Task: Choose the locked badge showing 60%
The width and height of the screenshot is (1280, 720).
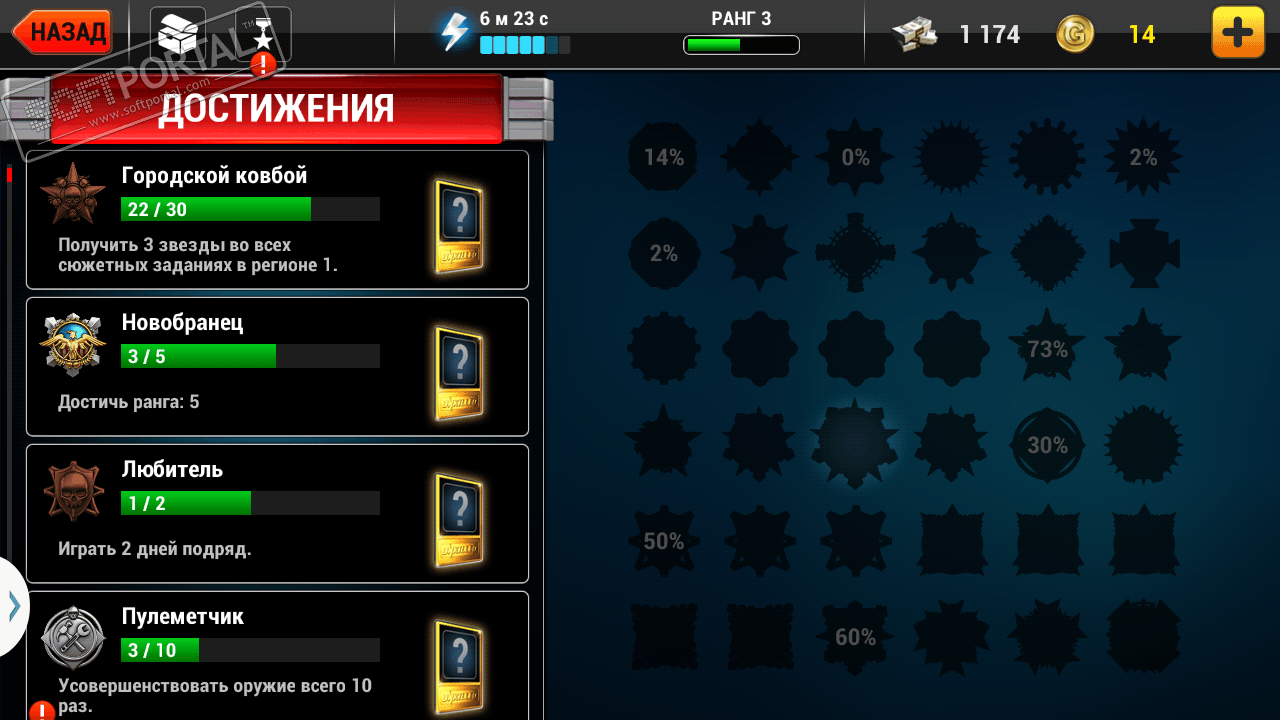Action: pos(855,637)
